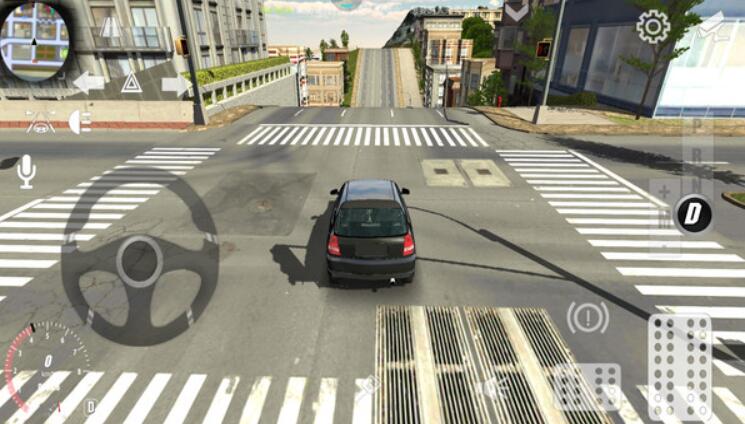745x424 pixels.
Task: Tap the dropdown chevron at top
Action: tap(516, 11)
